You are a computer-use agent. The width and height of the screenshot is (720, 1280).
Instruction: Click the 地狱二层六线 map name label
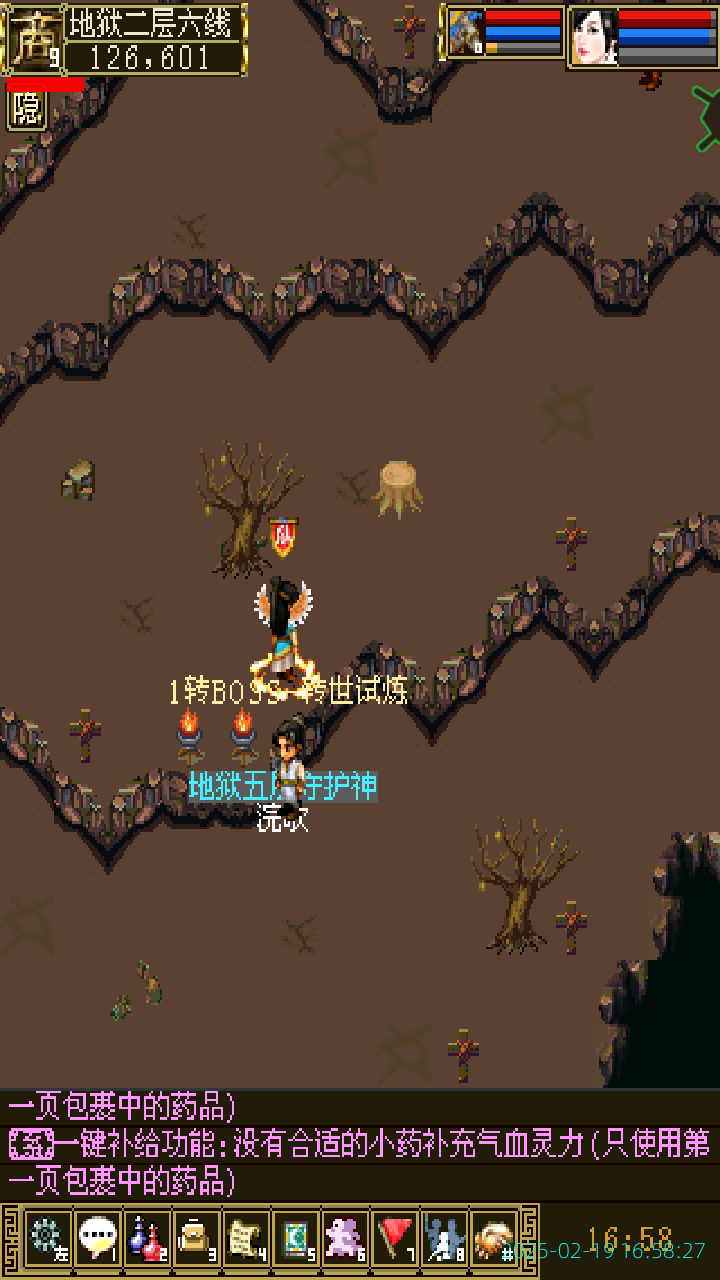pos(155,22)
